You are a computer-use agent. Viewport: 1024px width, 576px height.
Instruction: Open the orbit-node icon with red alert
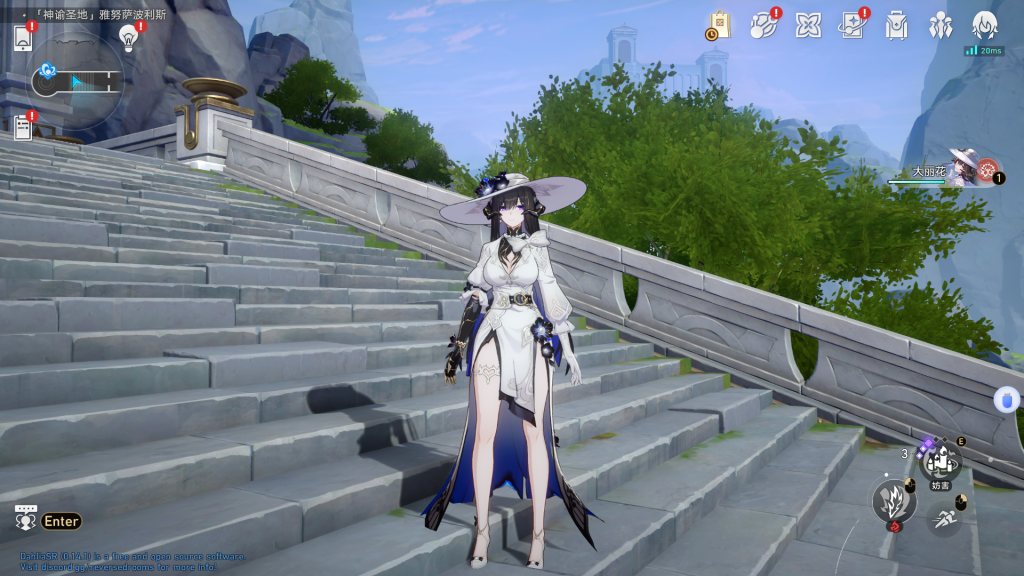[765, 25]
